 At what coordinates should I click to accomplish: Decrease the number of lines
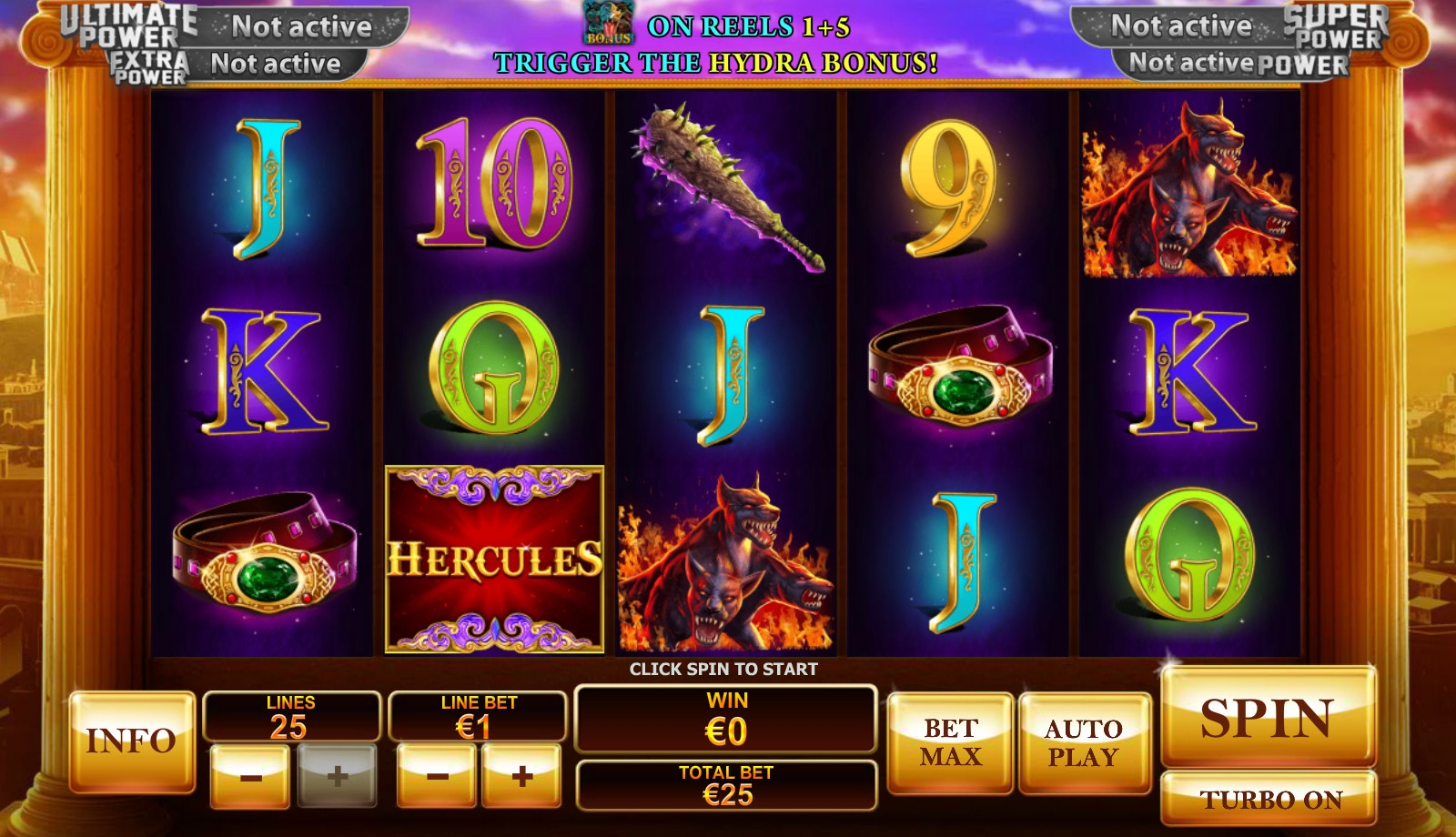250,776
